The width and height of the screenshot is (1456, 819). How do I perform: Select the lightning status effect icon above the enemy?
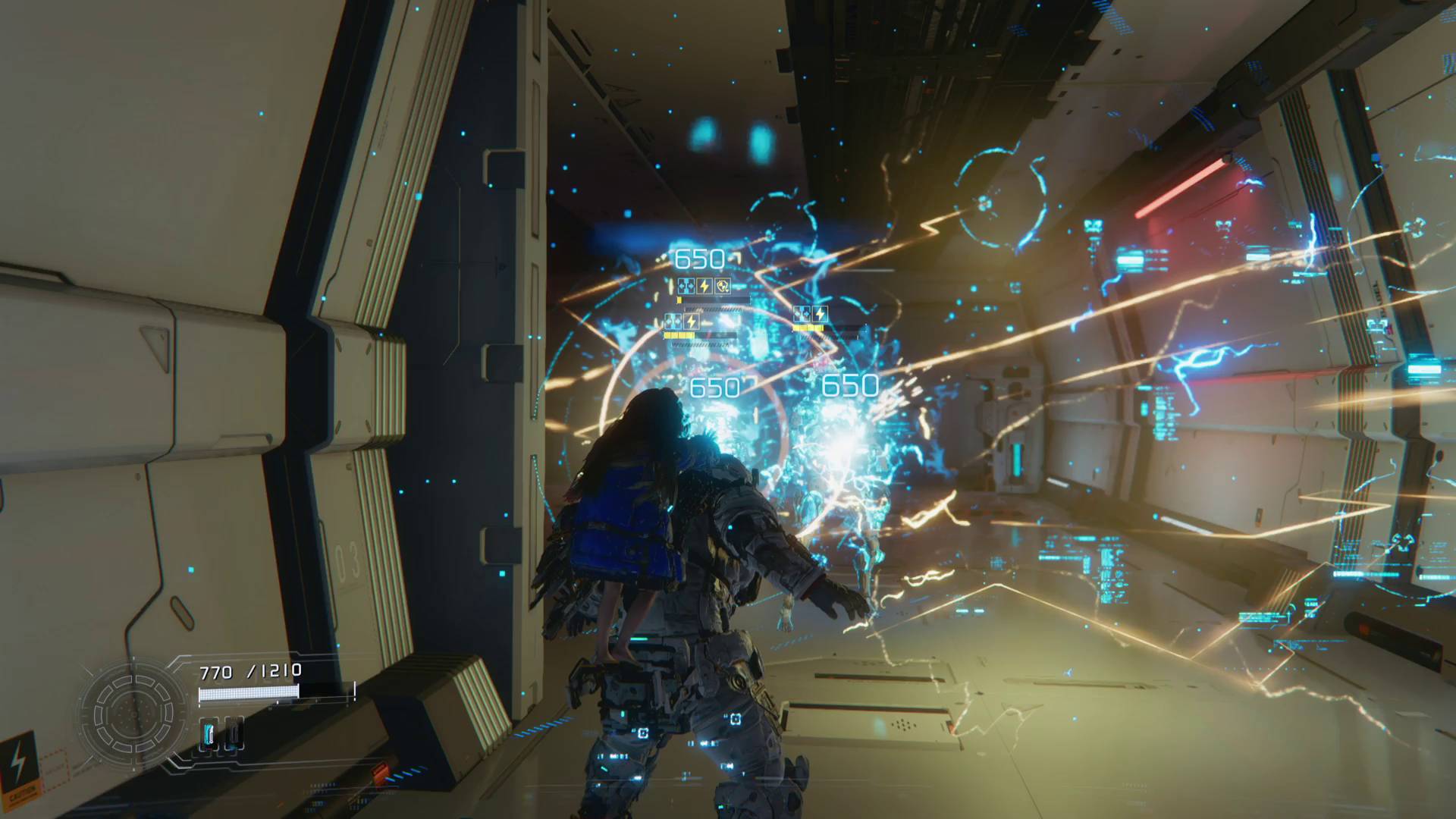704,286
